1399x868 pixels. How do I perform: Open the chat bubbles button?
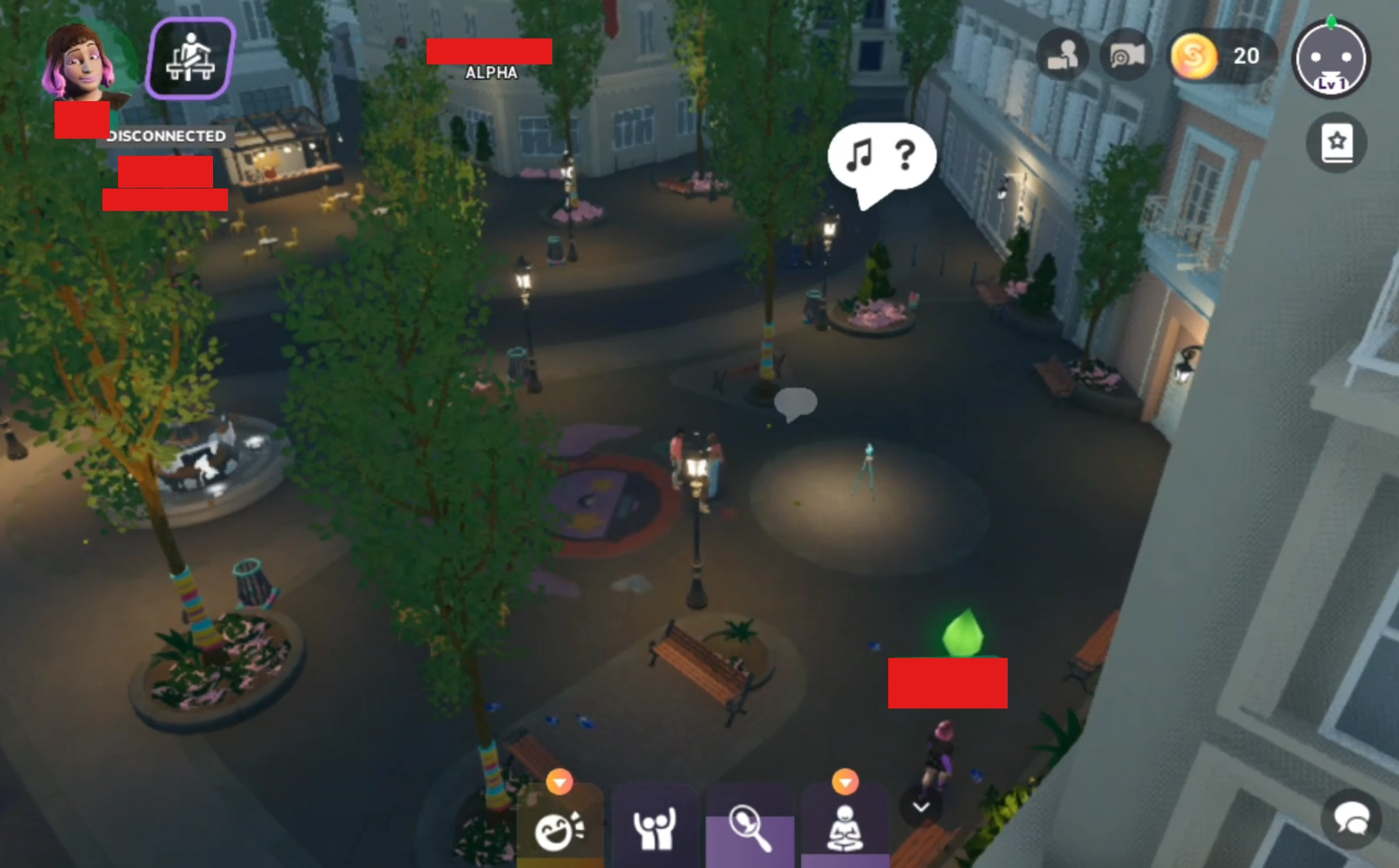(x=1352, y=819)
